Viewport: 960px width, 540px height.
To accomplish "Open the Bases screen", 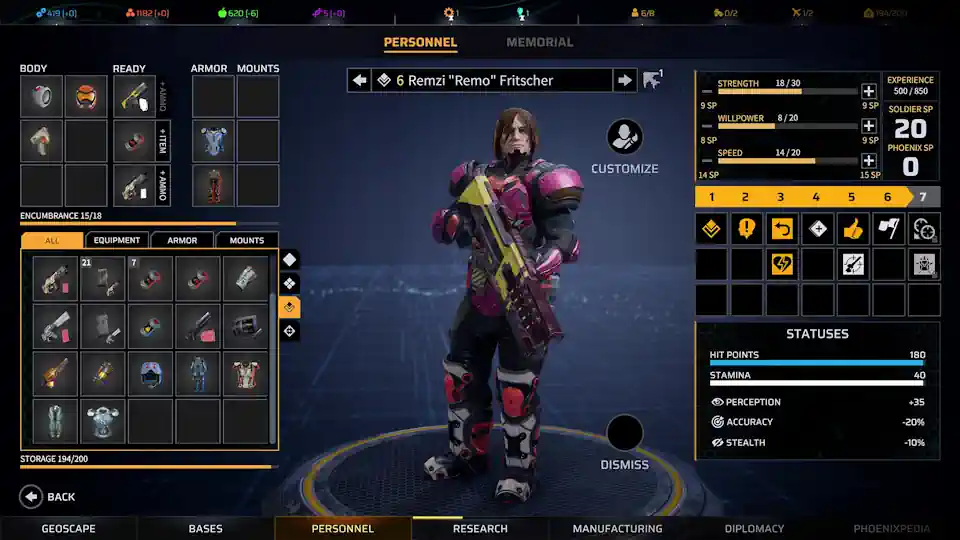I will (x=206, y=528).
